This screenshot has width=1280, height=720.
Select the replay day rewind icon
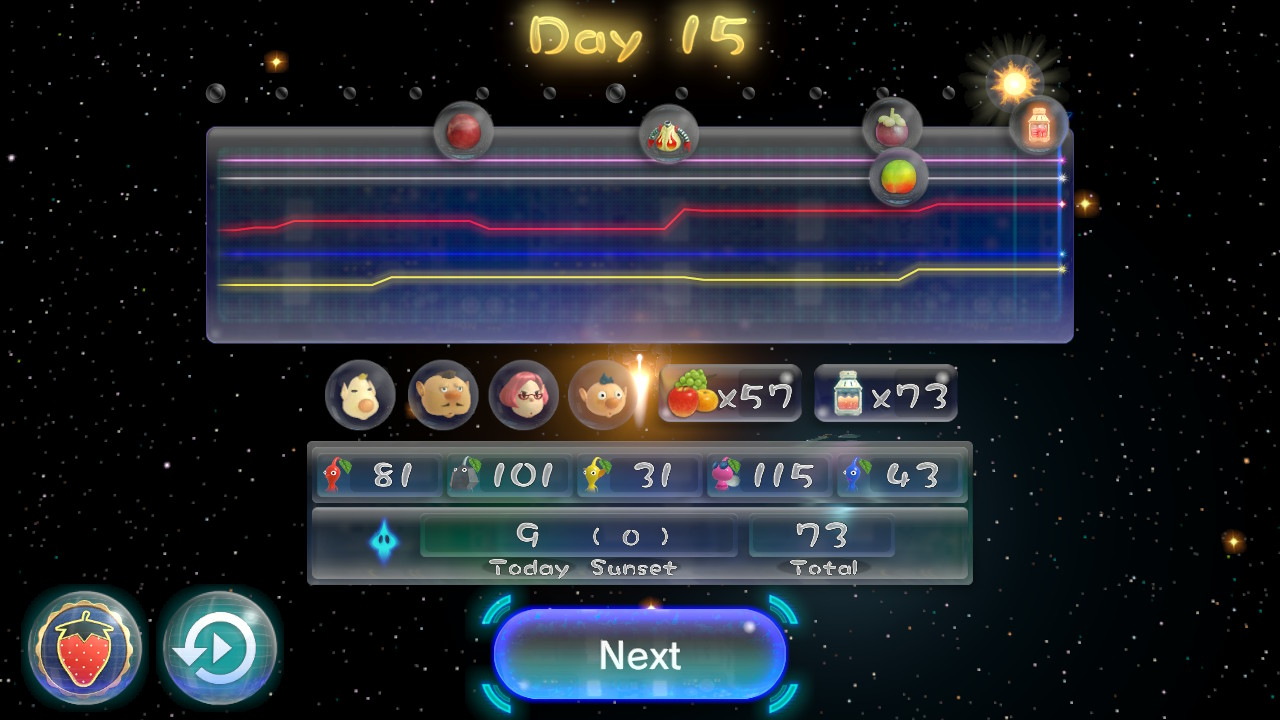point(219,648)
